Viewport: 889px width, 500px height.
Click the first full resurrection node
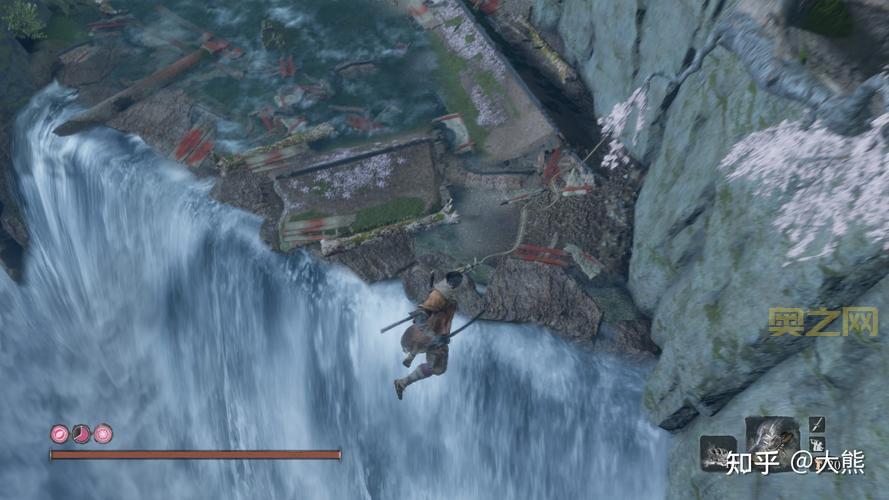(59, 434)
